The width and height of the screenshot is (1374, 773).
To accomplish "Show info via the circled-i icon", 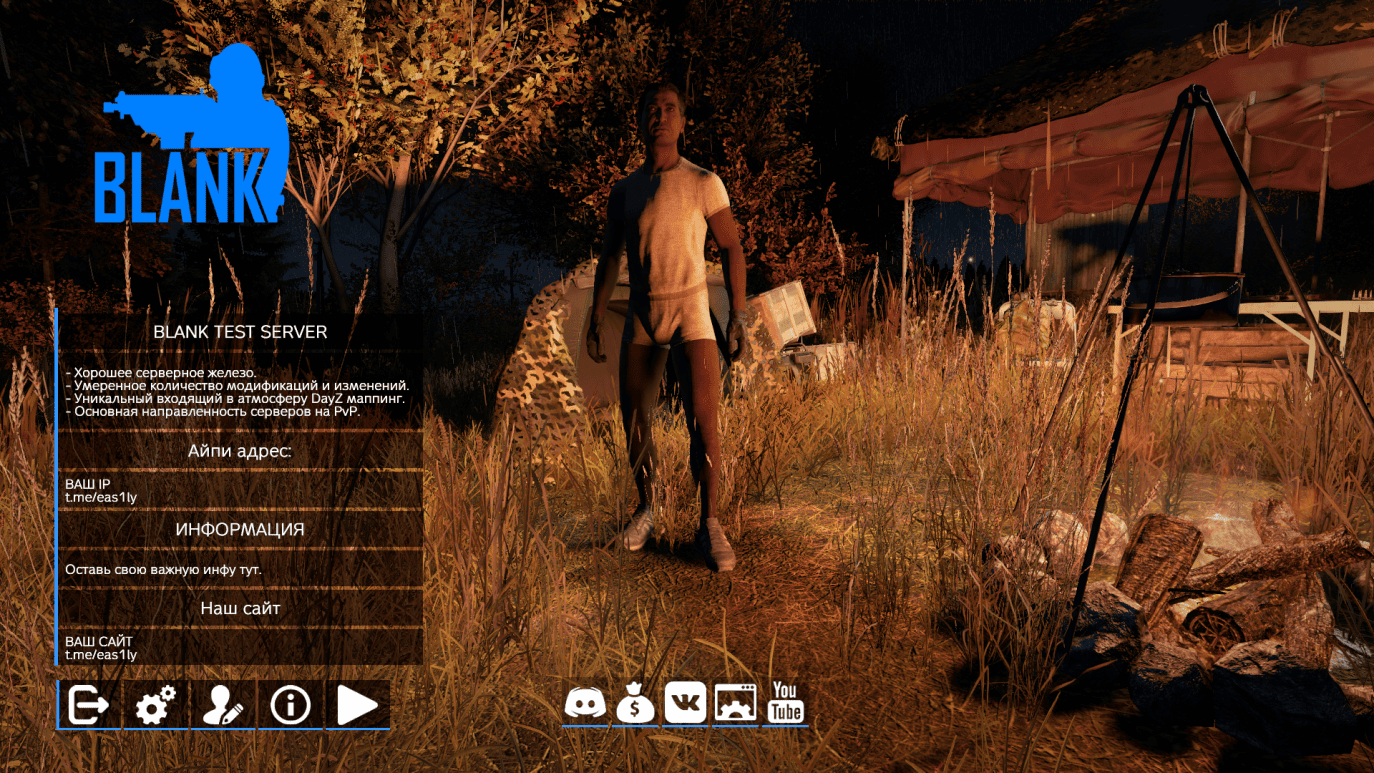I will pyautogui.click(x=290, y=705).
